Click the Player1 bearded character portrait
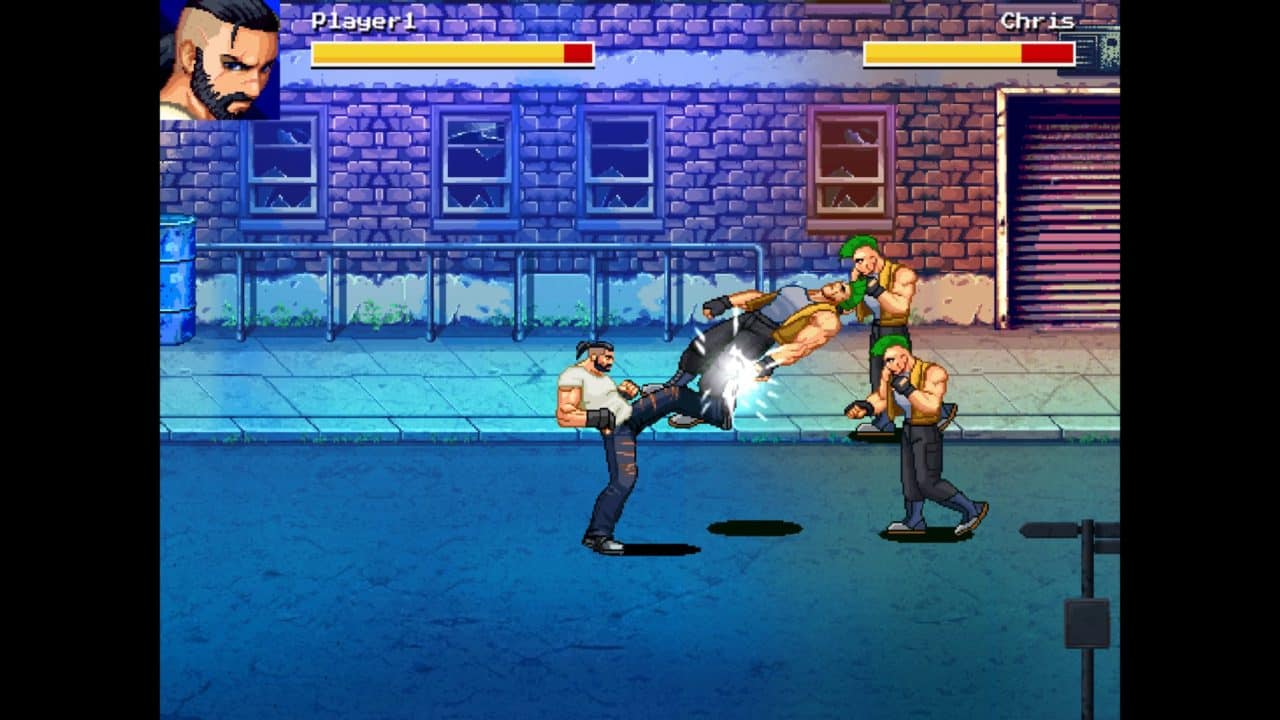Image resolution: width=1280 pixels, height=720 pixels. (x=220, y=60)
